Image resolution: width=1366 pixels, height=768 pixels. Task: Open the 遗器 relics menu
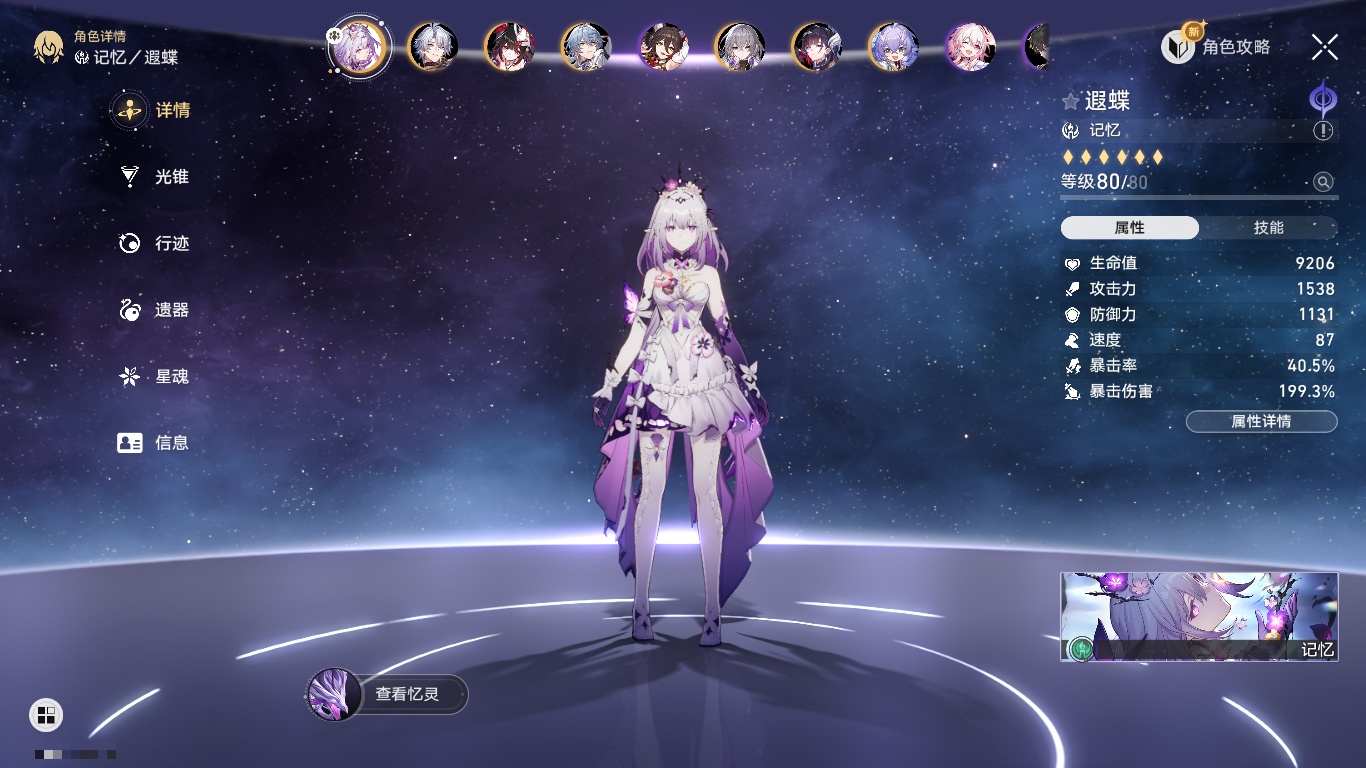[155, 310]
